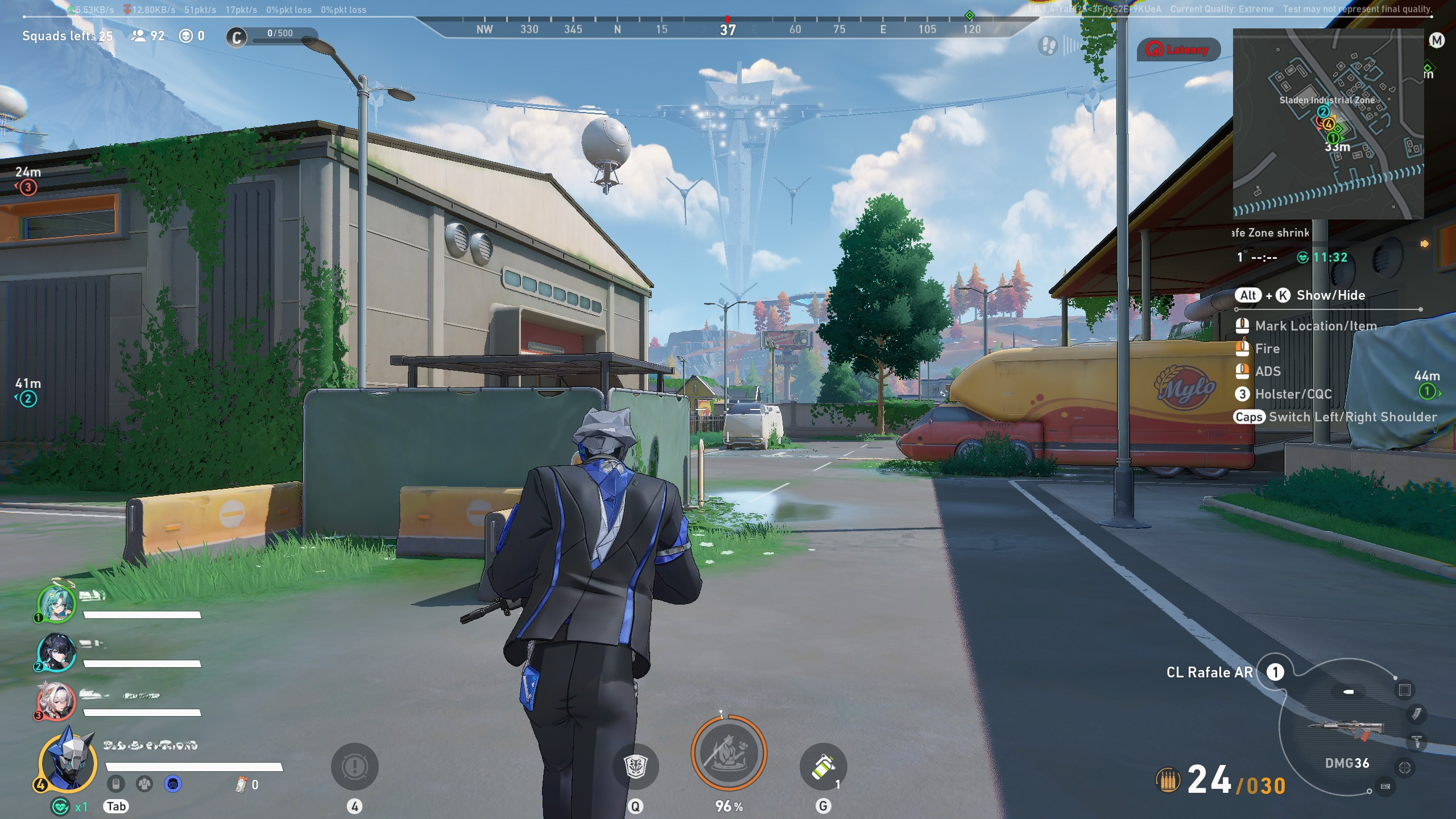Image resolution: width=1456 pixels, height=819 pixels.
Task: Select the green-haired teammate portrait numbered 1
Action: pos(56,603)
